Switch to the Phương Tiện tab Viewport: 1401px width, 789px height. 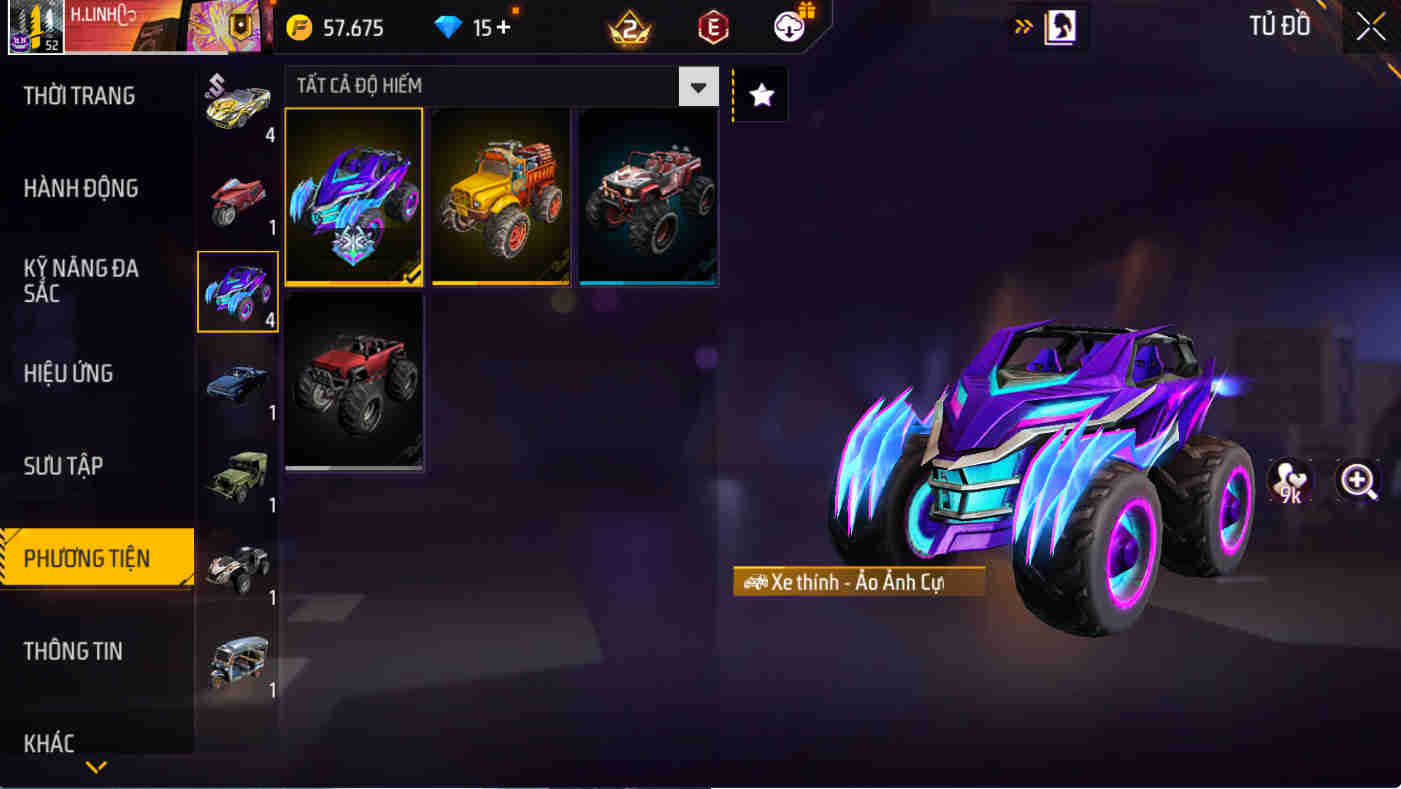88,558
